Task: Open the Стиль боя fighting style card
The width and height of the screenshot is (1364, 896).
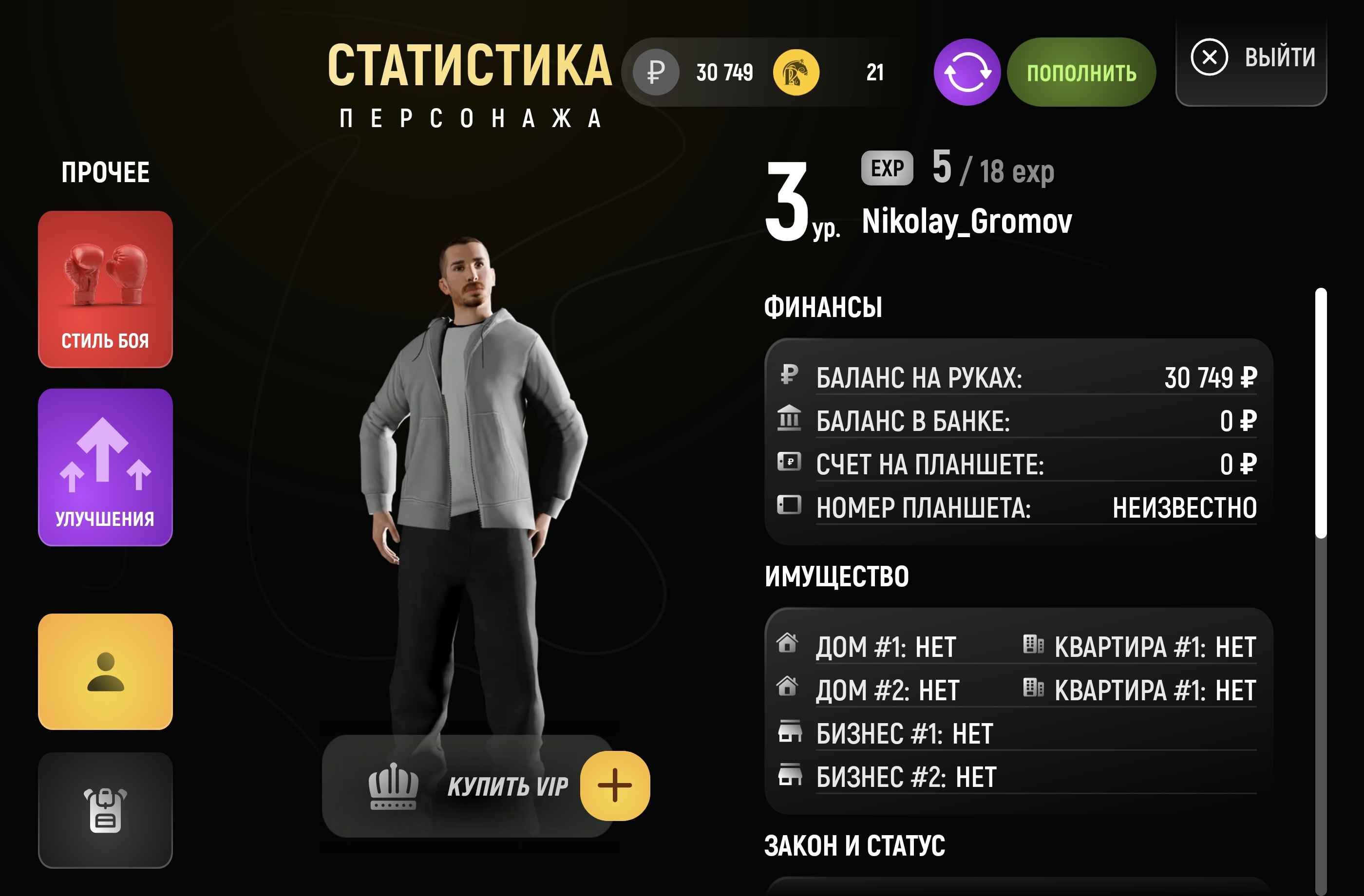Action: [x=105, y=289]
